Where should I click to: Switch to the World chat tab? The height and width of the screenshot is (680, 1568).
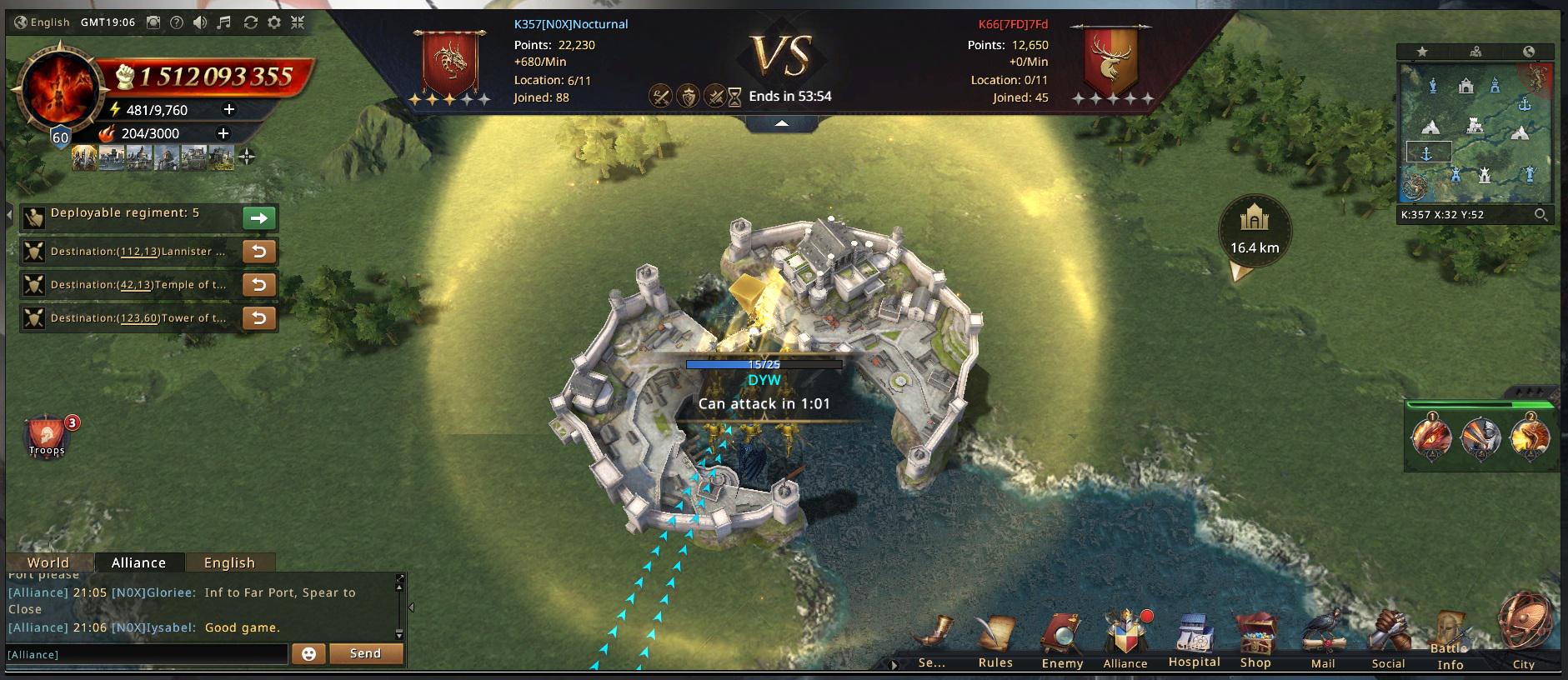click(x=48, y=562)
